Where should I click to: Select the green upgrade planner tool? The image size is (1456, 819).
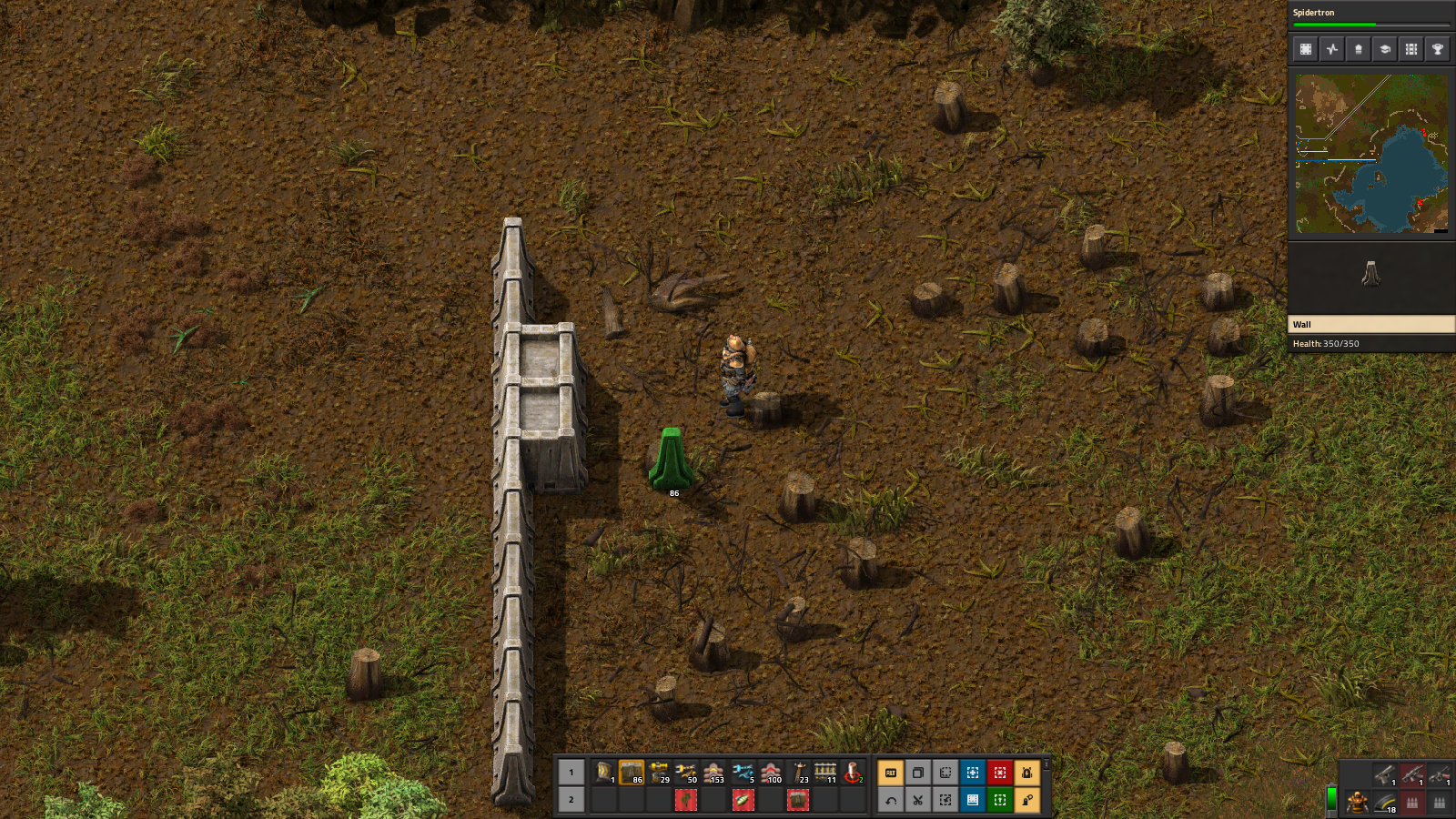(1000, 800)
